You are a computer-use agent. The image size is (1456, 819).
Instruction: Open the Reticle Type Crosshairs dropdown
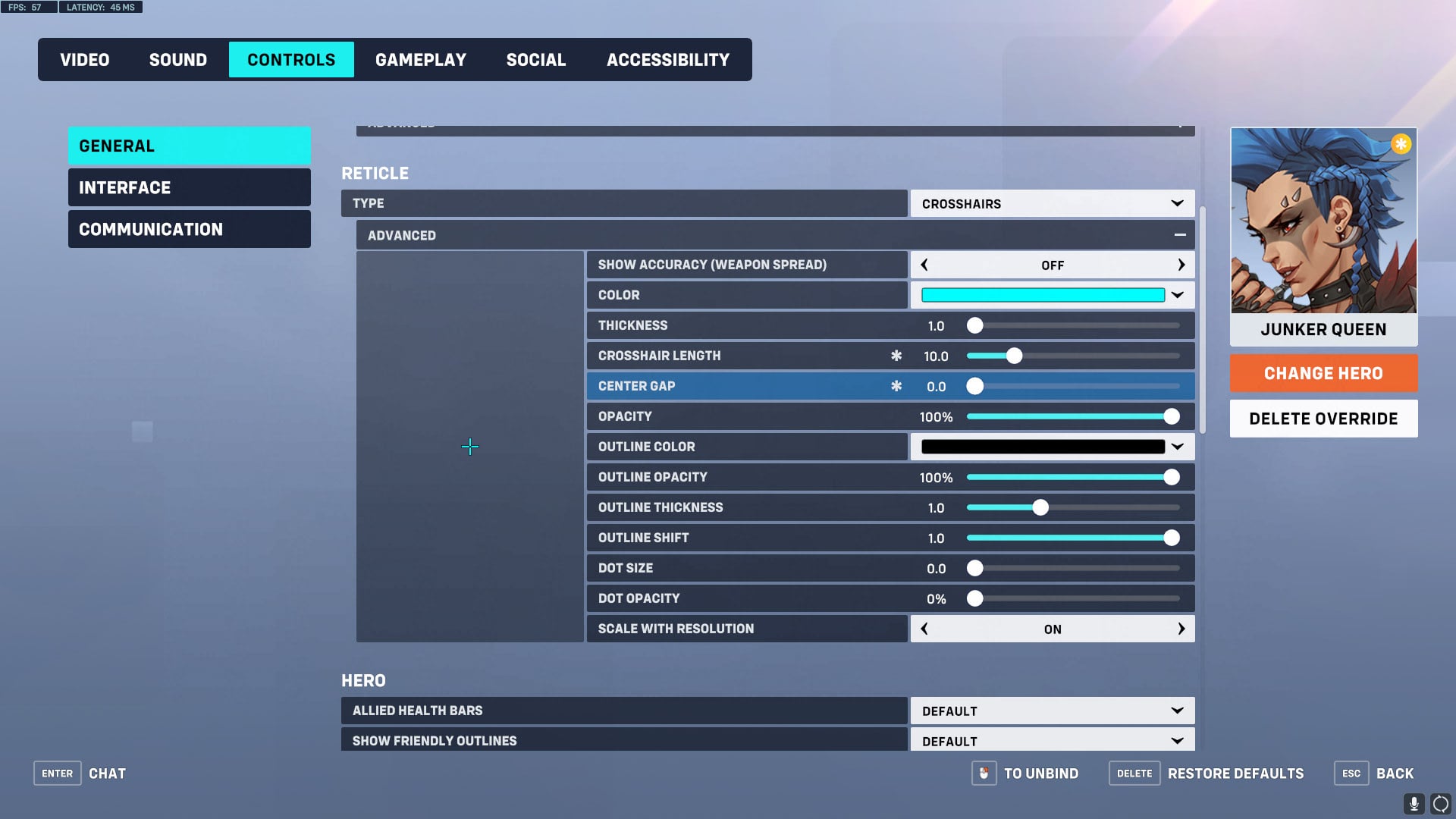[1051, 203]
